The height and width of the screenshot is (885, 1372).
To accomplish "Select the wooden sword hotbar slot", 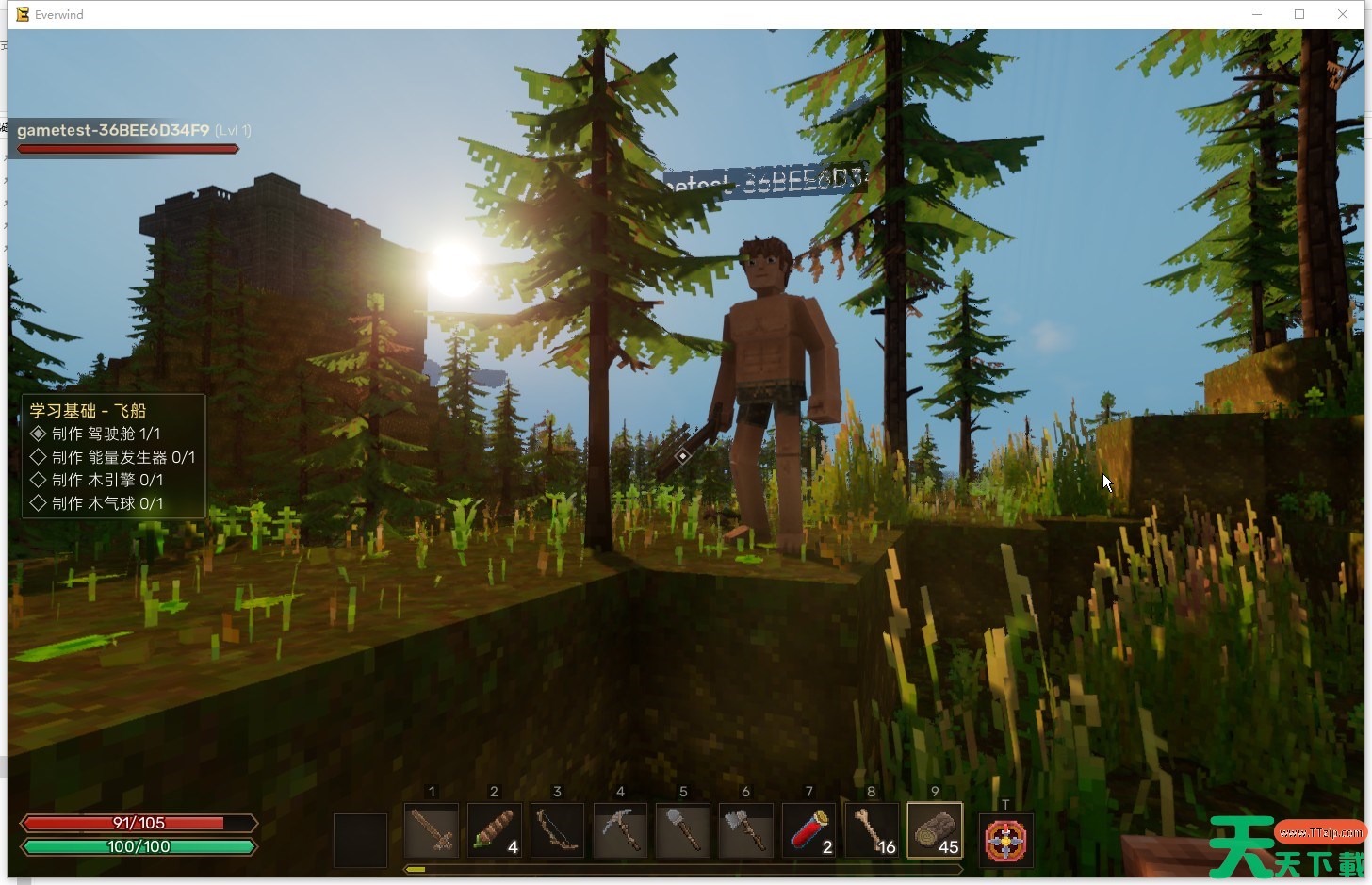I will [432, 830].
